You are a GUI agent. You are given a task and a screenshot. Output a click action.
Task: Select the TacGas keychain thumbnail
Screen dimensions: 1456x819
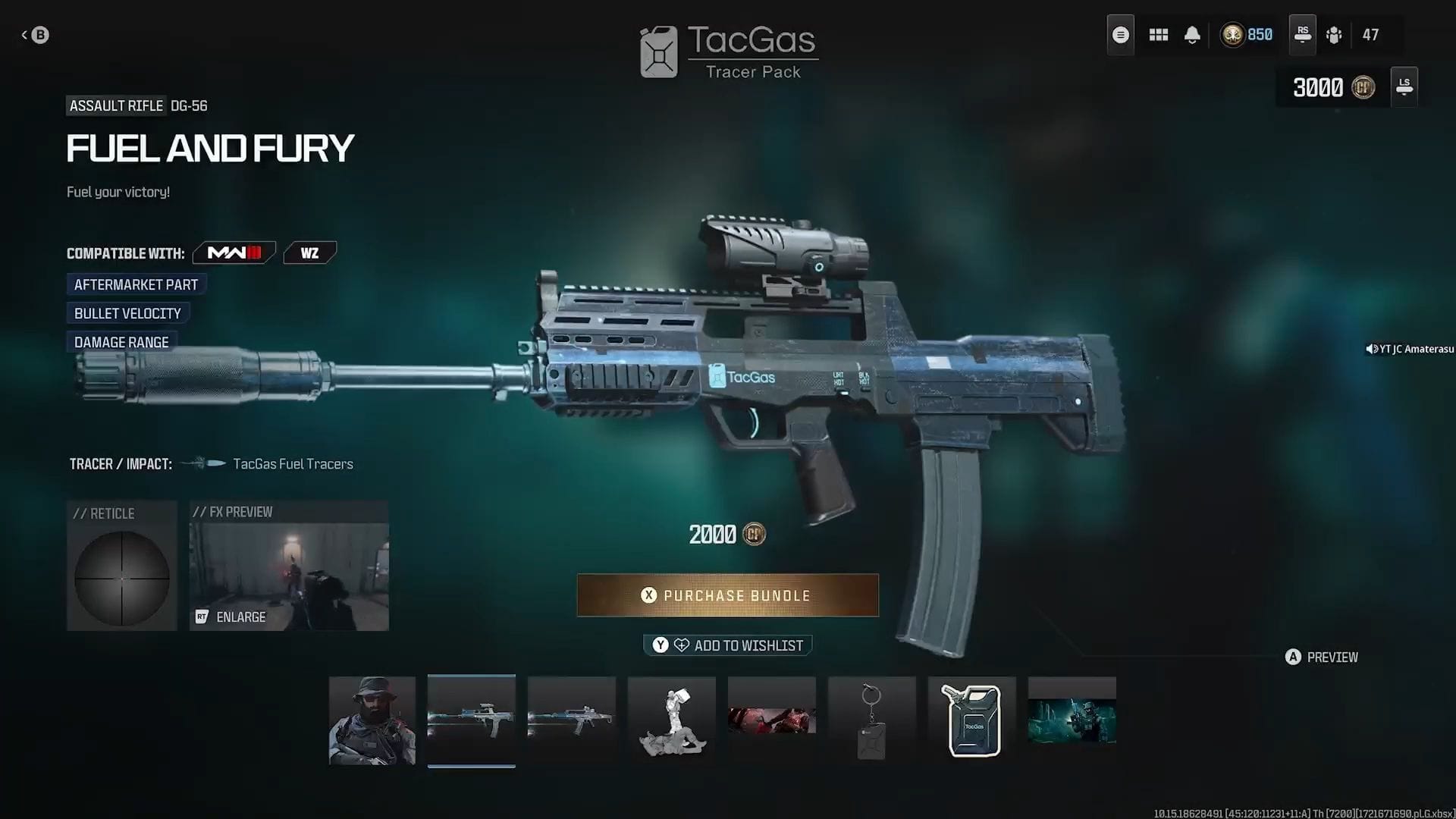(871, 719)
